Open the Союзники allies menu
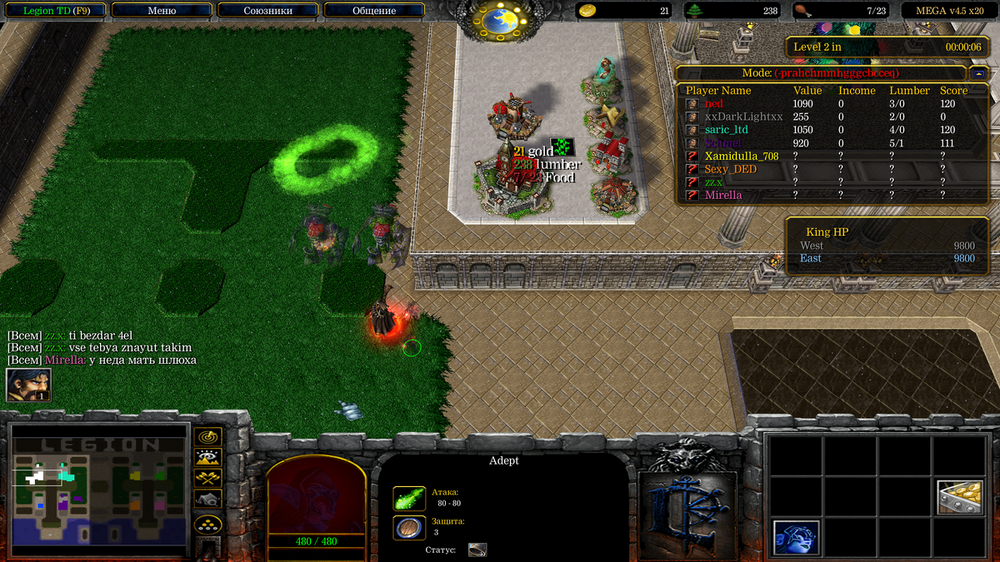The width and height of the screenshot is (1000, 562). point(267,11)
